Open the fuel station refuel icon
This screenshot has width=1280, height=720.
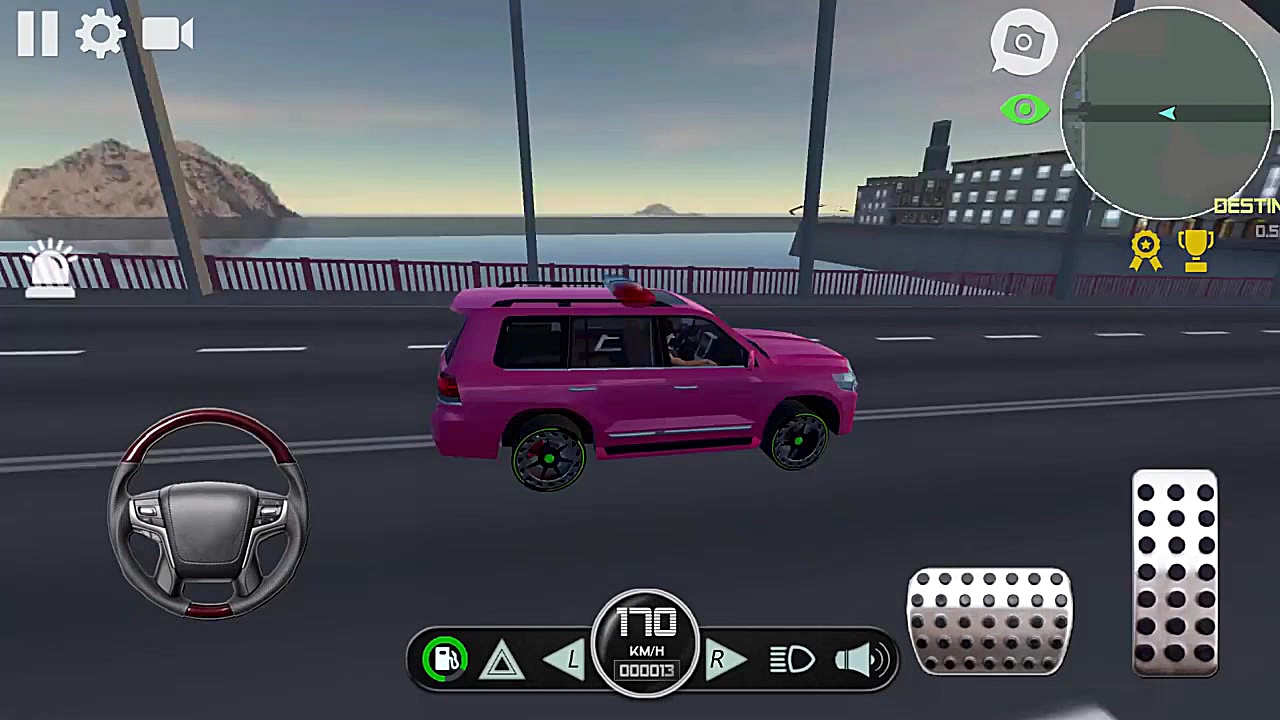pyautogui.click(x=446, y=657)
